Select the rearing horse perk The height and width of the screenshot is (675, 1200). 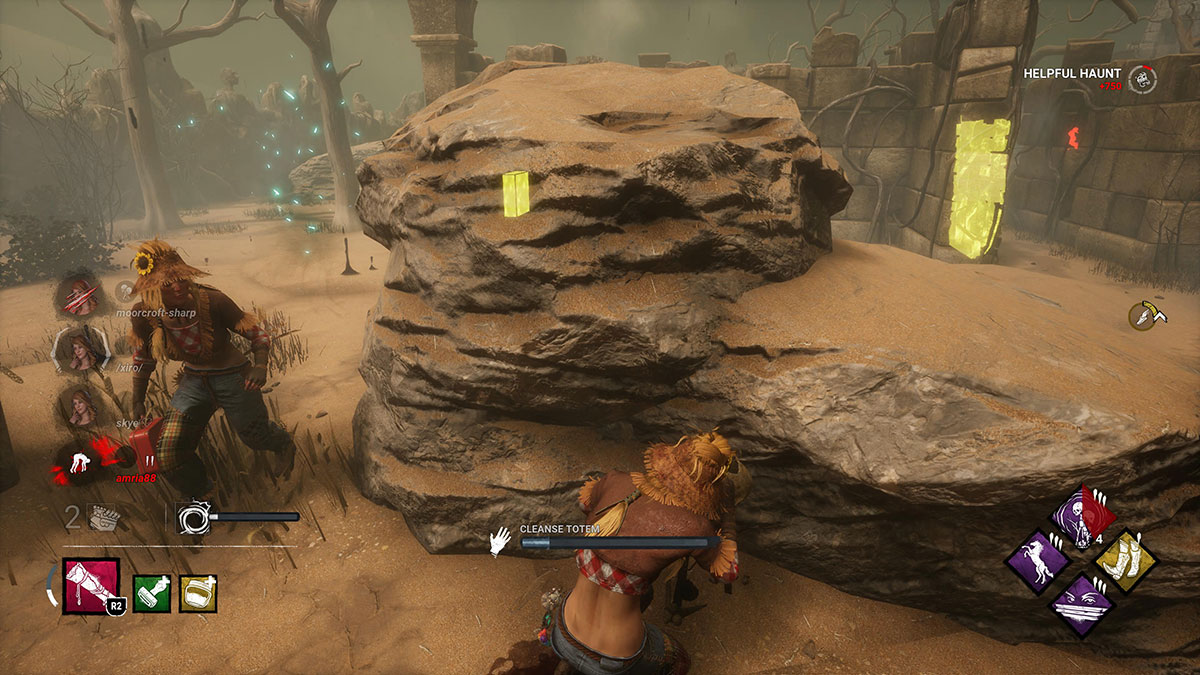(1036, 560)
